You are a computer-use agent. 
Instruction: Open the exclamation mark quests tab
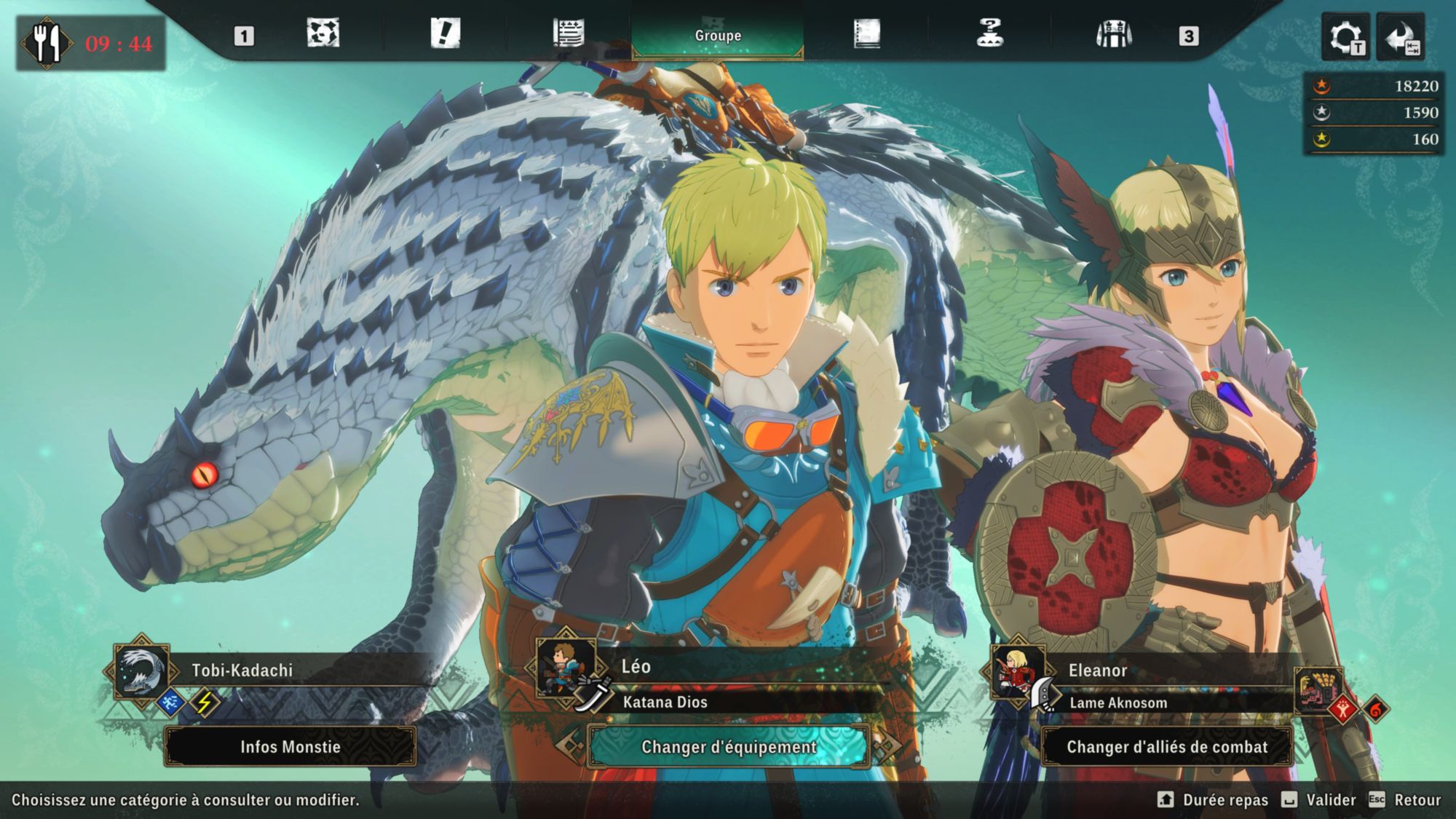point(446,33)
